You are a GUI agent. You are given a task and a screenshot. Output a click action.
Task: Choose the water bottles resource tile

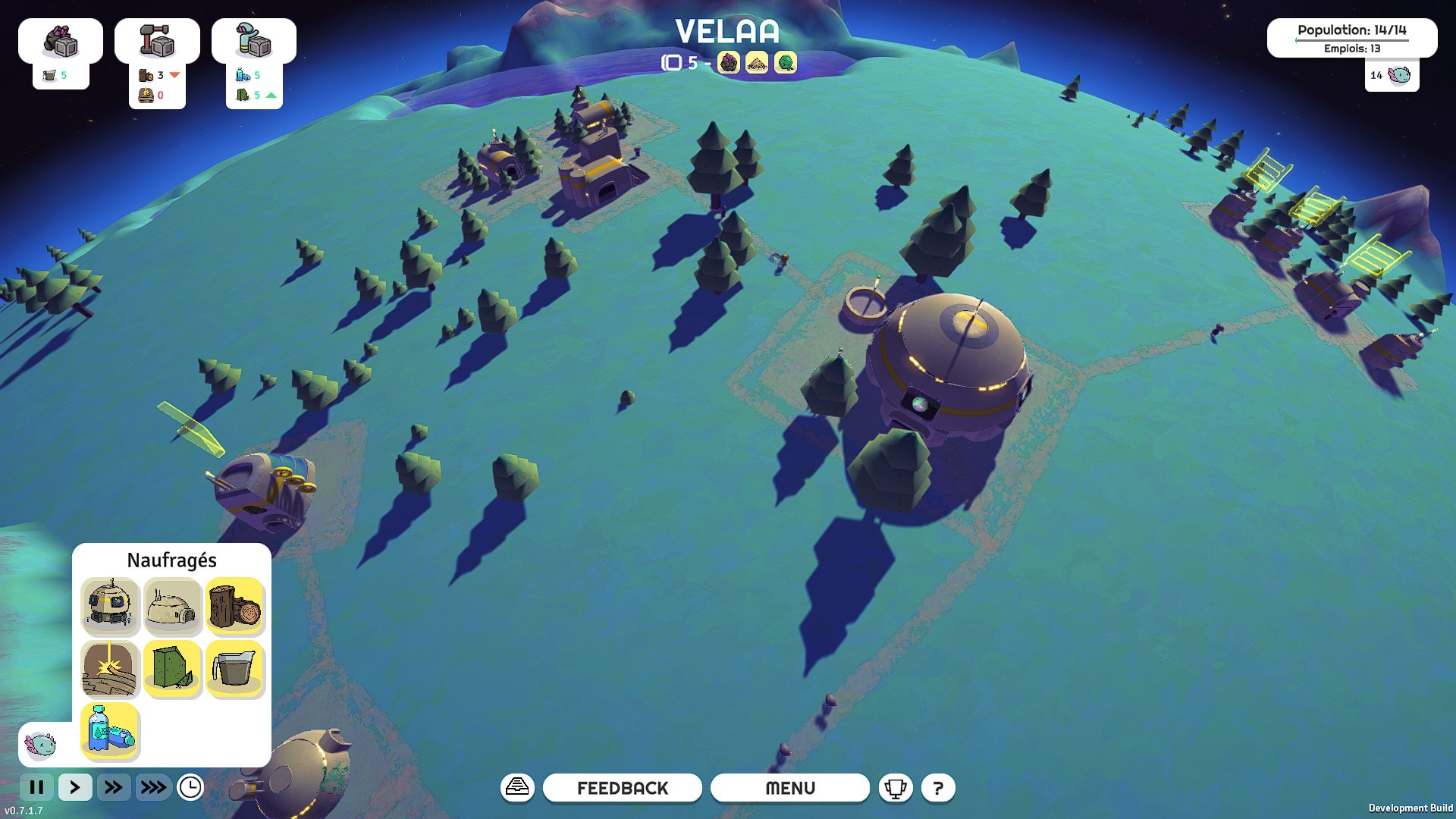(110, 730)
